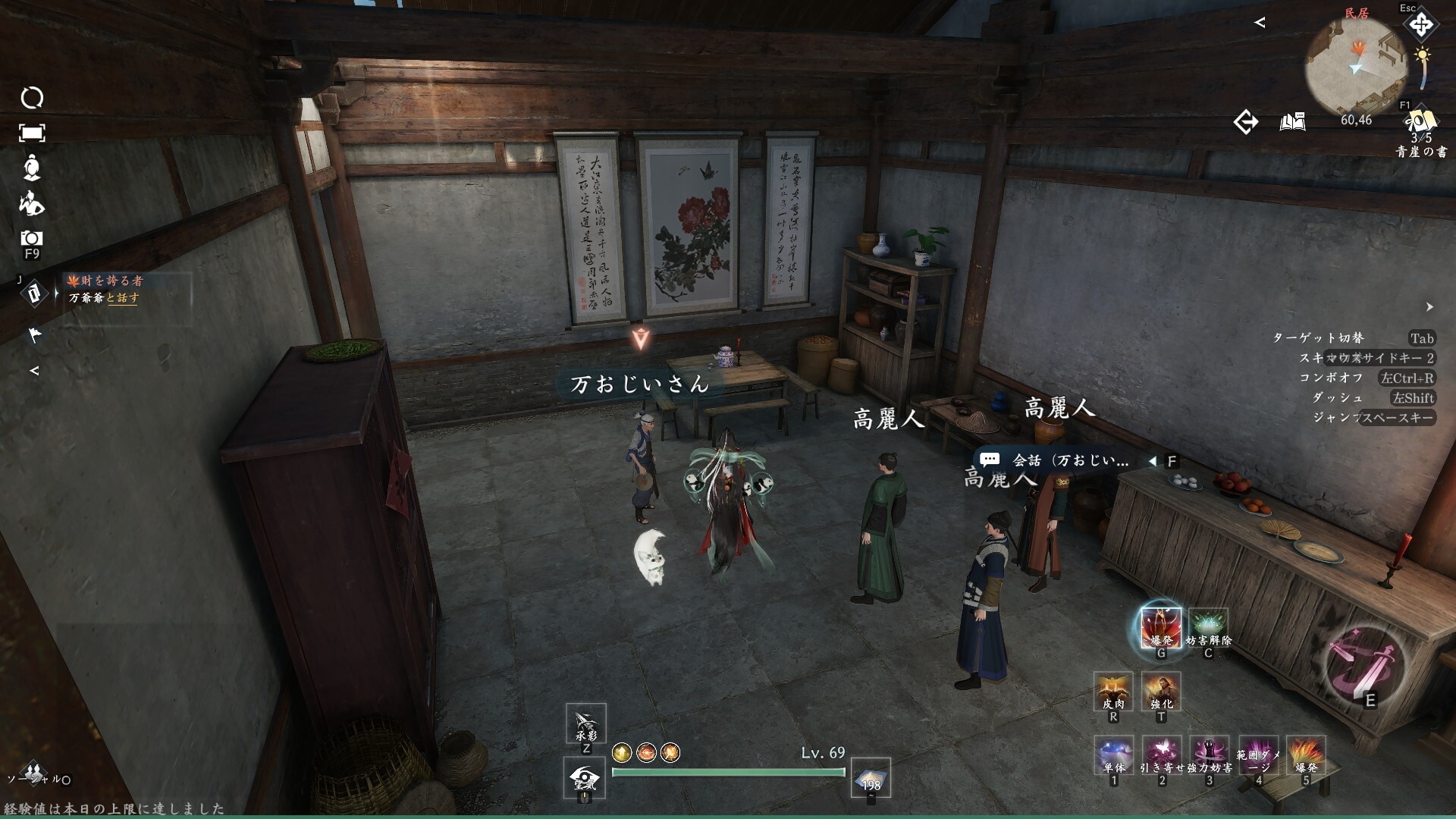Toggle the fullscreen frame icon
The width and height of the screenshot is (1456, 819).
tap(32, 133)
